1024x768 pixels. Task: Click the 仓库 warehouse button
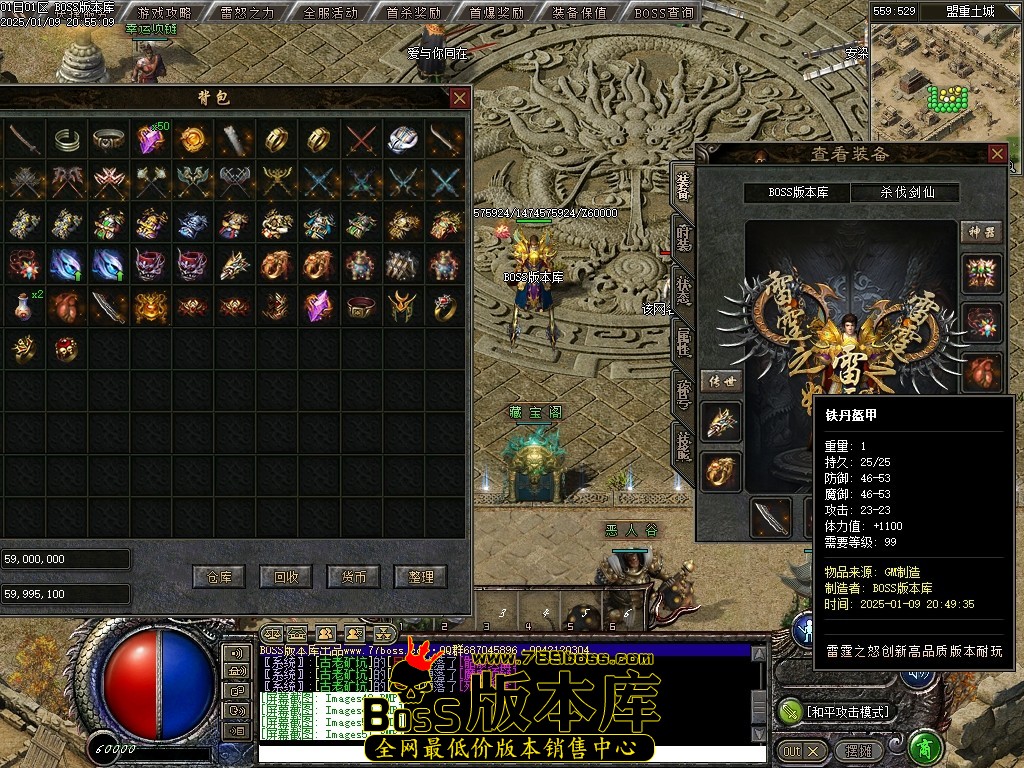click(219, 576)
